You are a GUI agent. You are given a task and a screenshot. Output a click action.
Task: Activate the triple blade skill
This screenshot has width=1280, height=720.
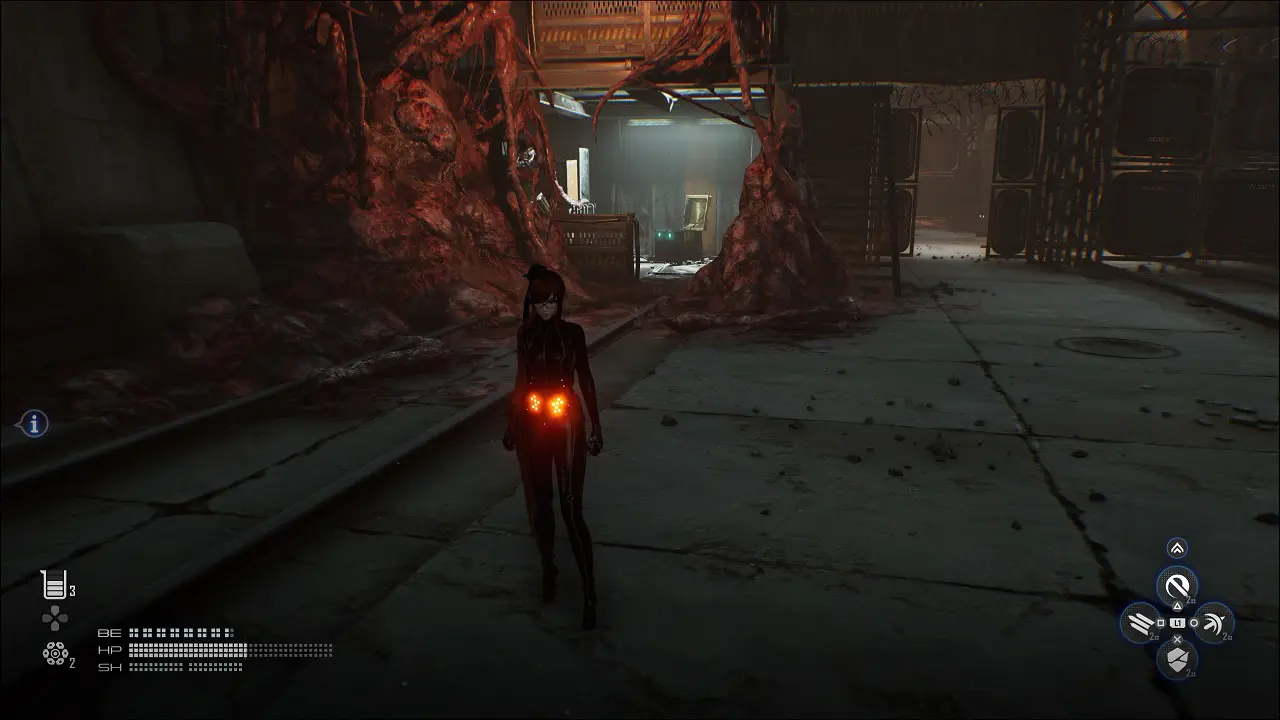1141,623
